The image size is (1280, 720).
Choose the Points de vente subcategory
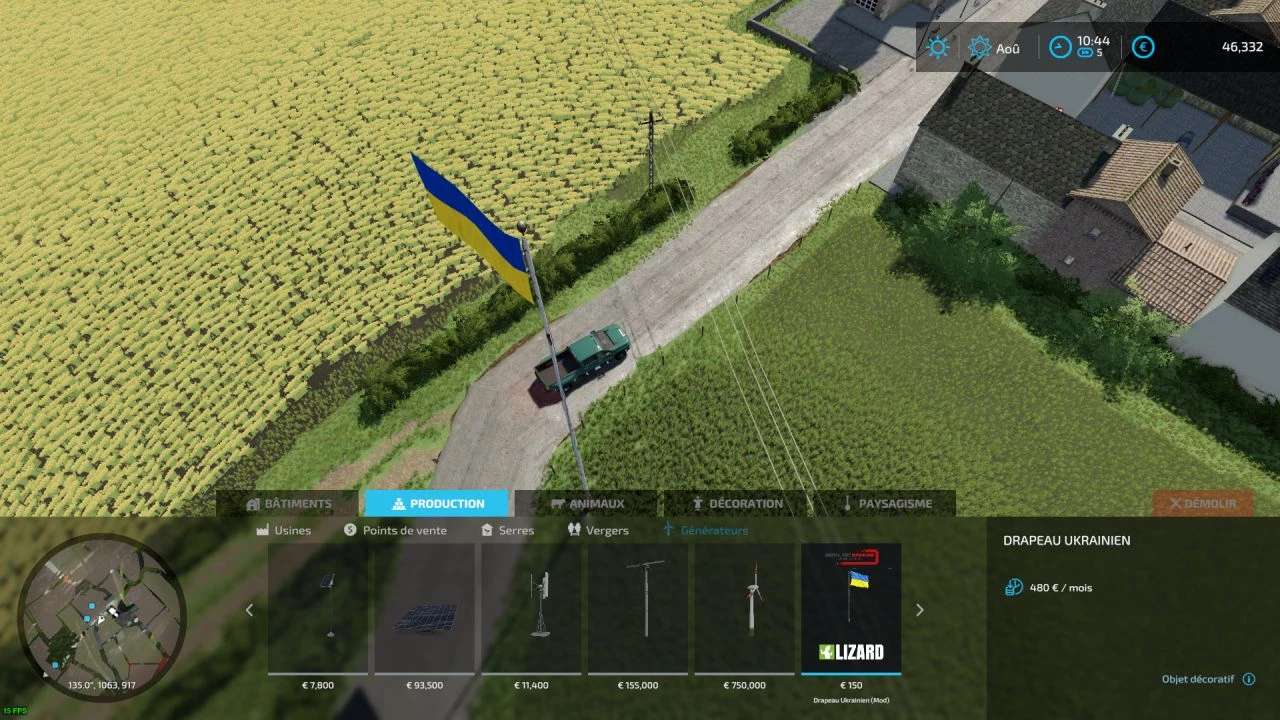[x=395, y=530]
